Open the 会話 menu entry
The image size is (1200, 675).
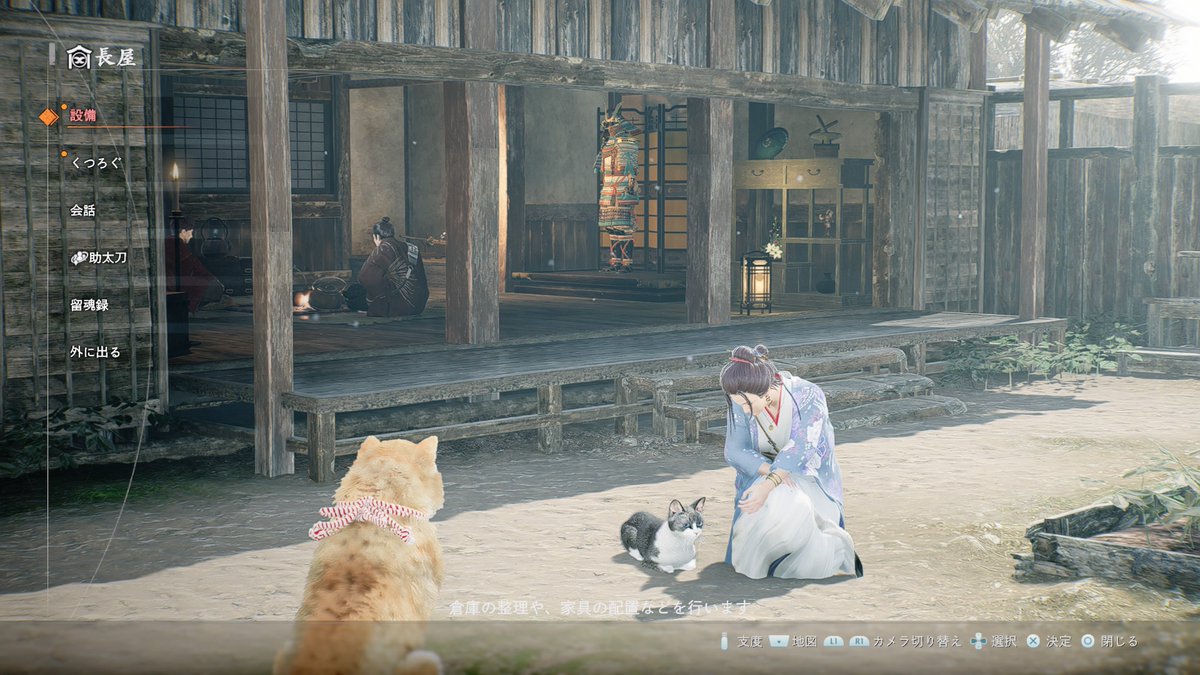82,210
